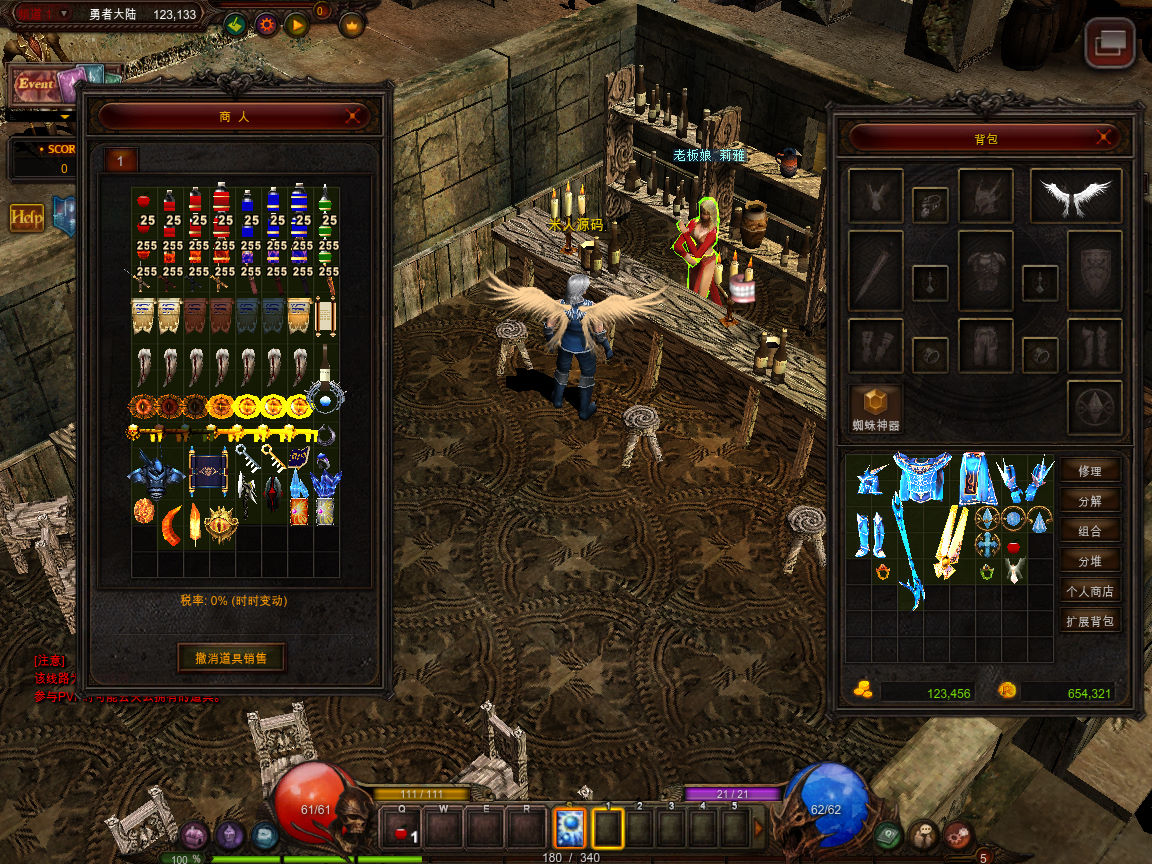Close the backpack inventory panel
This screenshot has height=864, width=1152.
coord(1103,138)
